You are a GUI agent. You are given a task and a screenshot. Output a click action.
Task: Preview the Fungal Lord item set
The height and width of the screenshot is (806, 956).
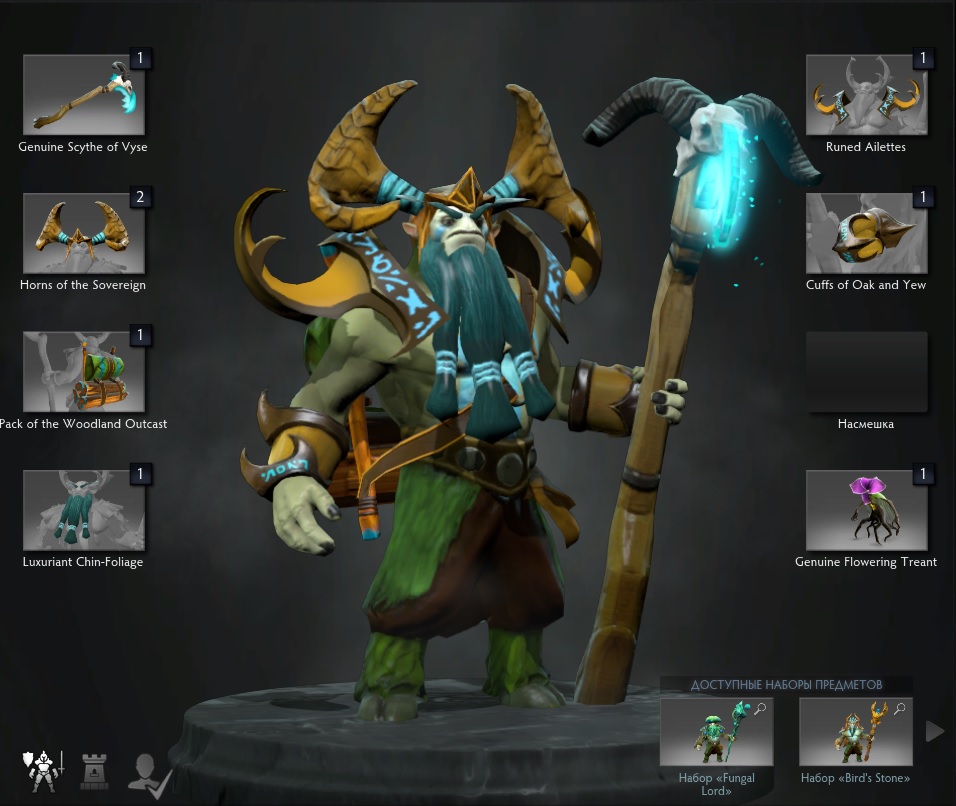[715, 733]
